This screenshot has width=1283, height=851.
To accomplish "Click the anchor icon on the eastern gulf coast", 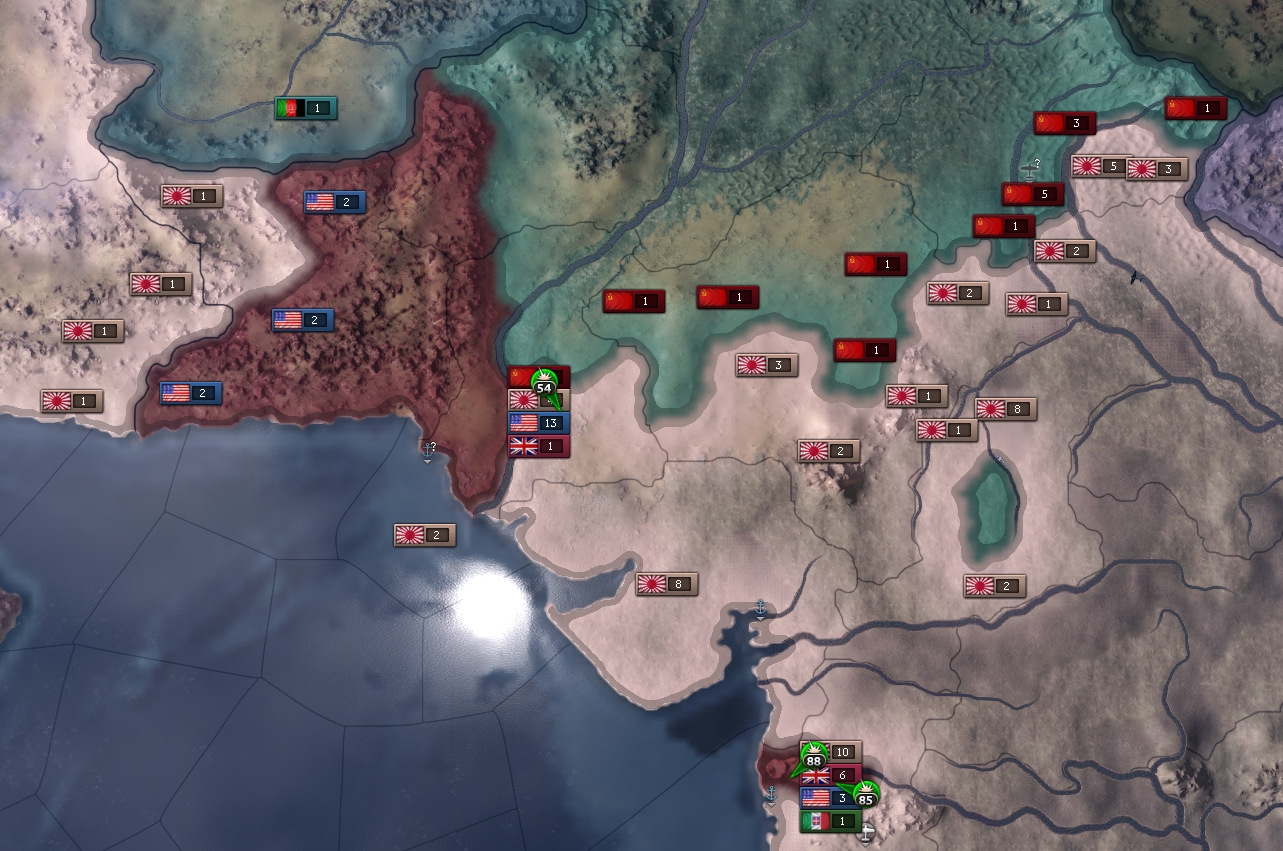I will (x=761, y=606).
